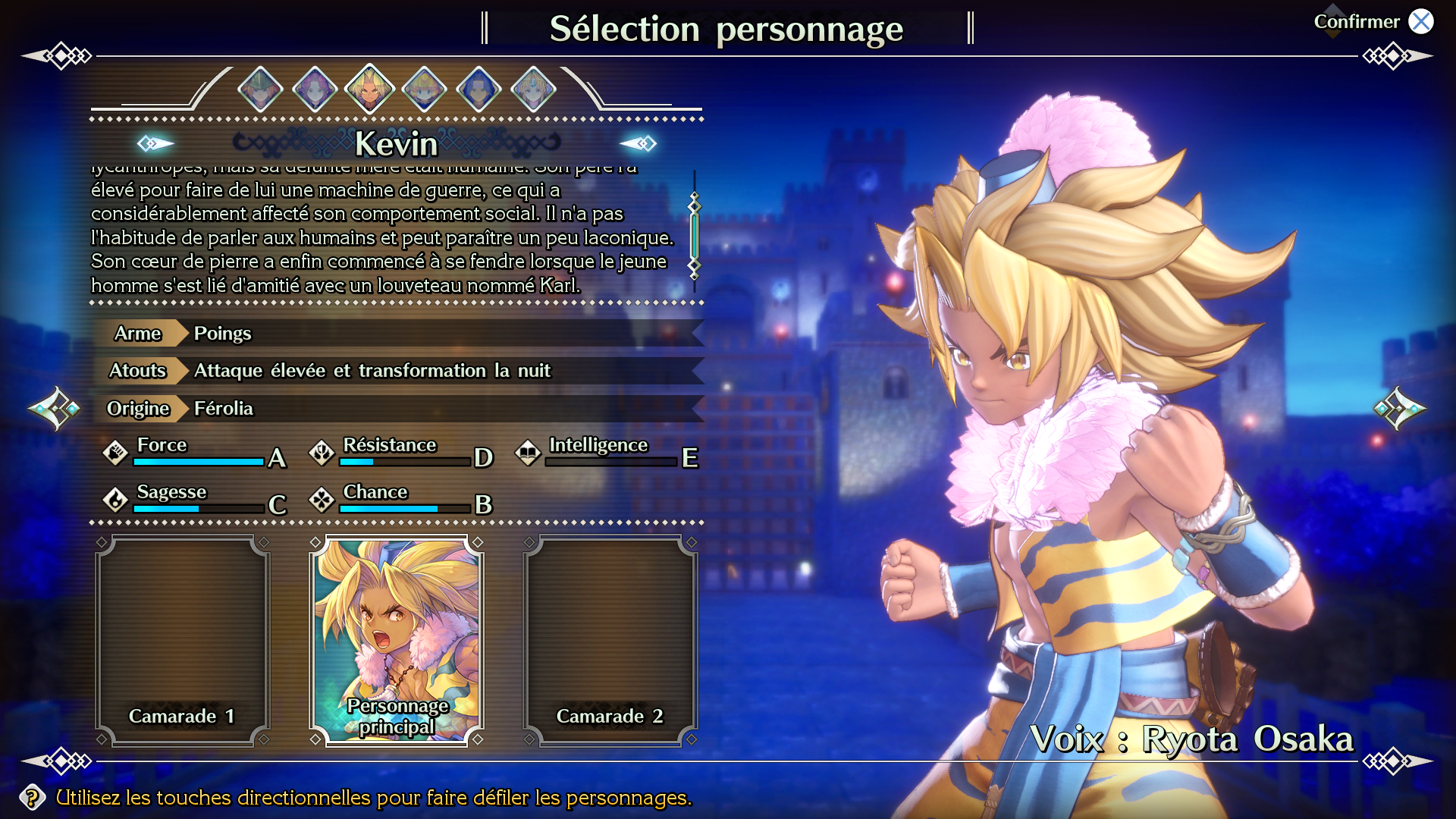Pick the Charlotte portrait with curly blonde hair
Image resolution: width=1456 pixels, height=819 pixels.
(425, 89)
